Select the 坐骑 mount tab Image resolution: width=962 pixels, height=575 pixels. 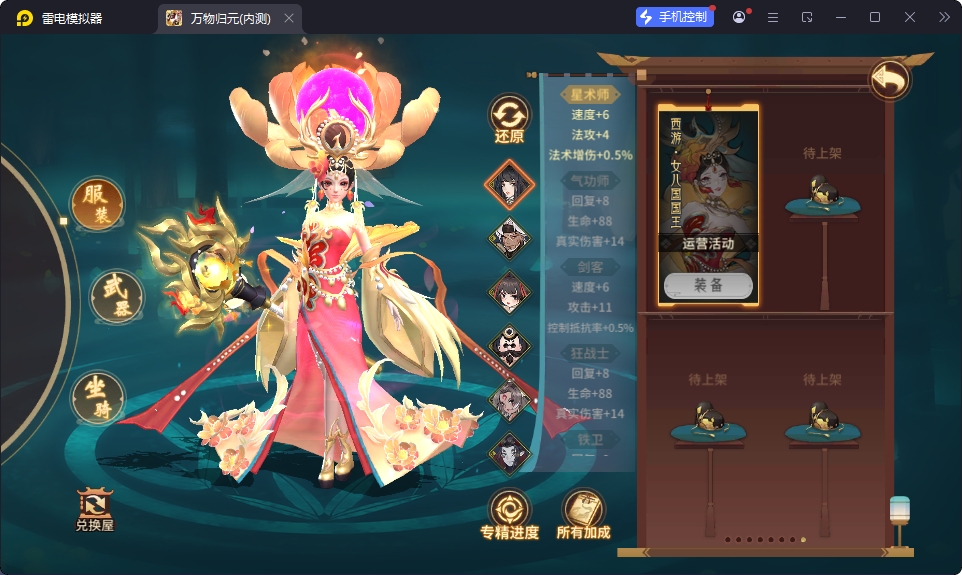tap(97, 397)
